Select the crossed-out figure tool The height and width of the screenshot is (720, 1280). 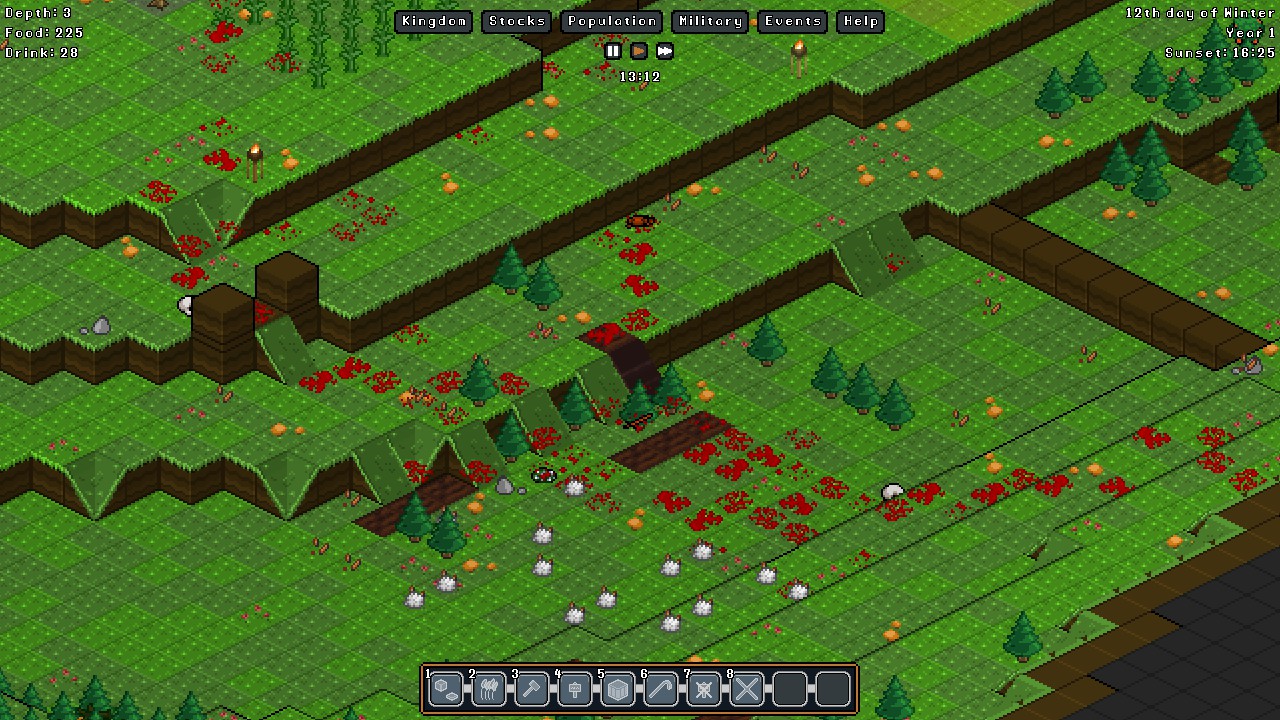pyautogui.click(x=704, y=689)
